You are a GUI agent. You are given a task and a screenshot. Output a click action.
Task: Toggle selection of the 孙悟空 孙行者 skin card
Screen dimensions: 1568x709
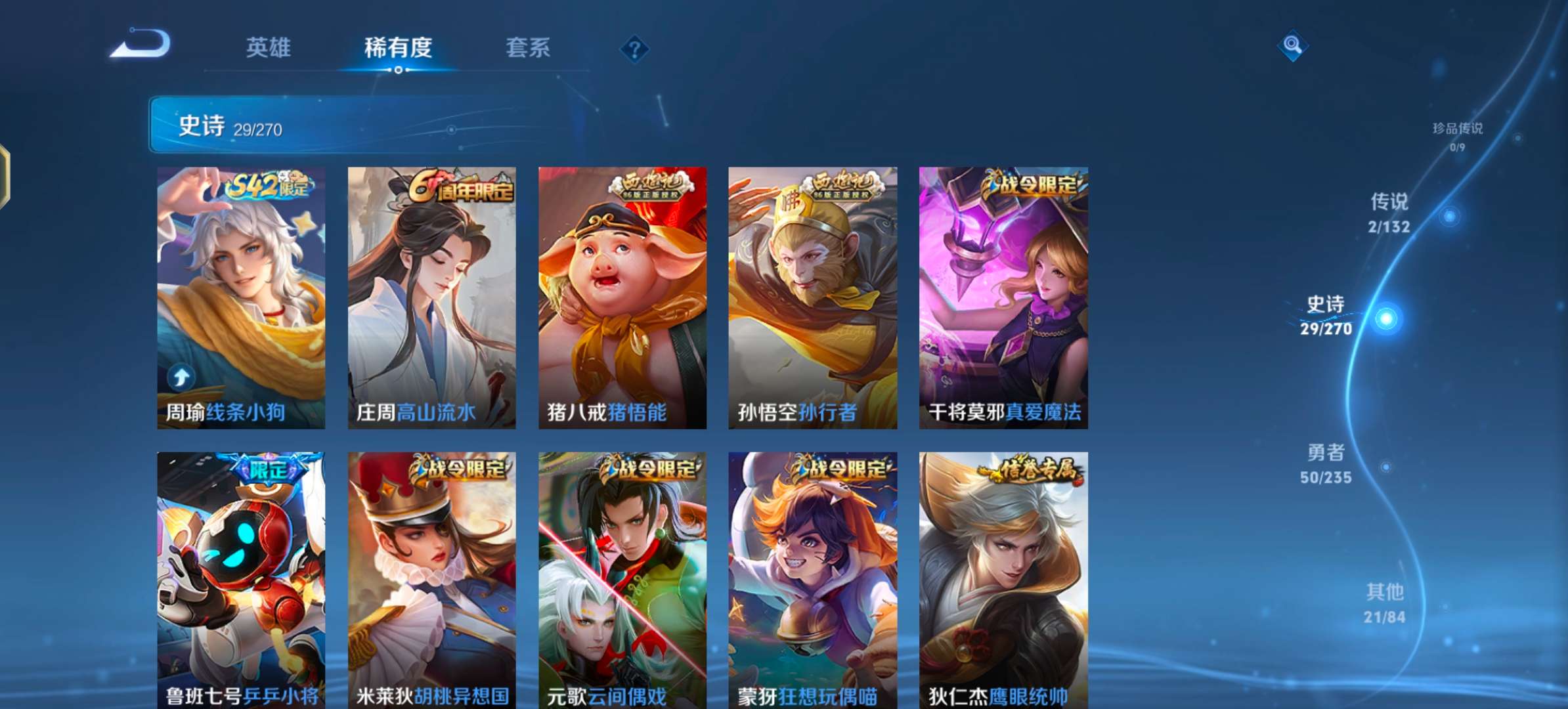(x=812, y=295)
